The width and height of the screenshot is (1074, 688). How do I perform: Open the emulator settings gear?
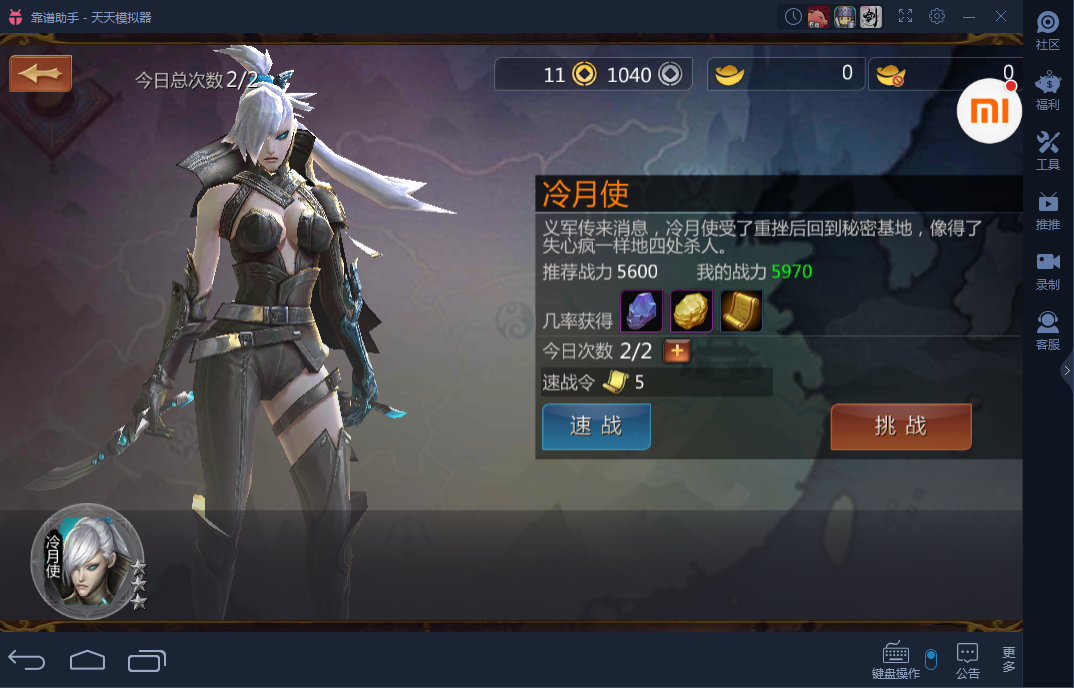937,16
